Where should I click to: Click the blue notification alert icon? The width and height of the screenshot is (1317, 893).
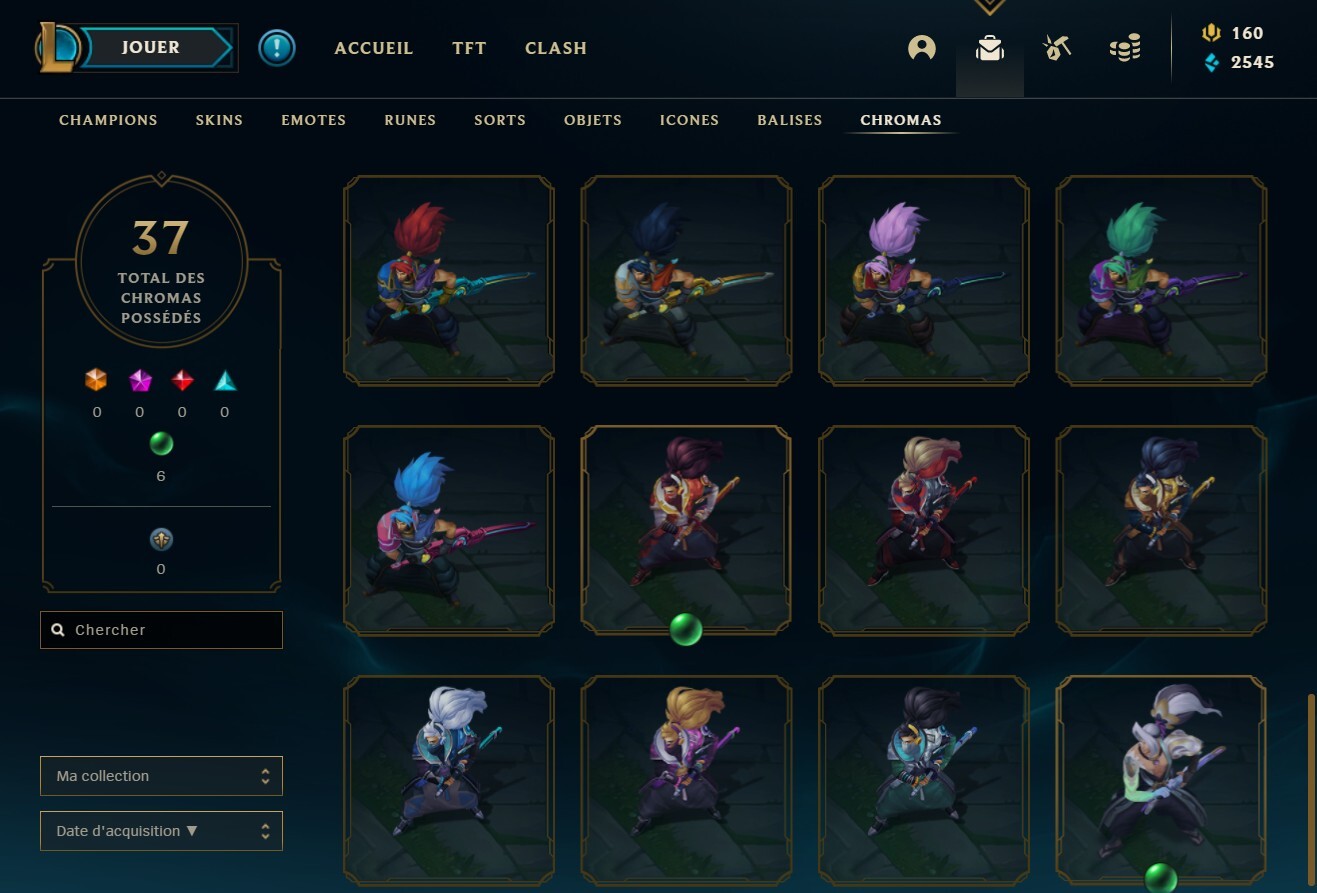(x=277, y=47)
